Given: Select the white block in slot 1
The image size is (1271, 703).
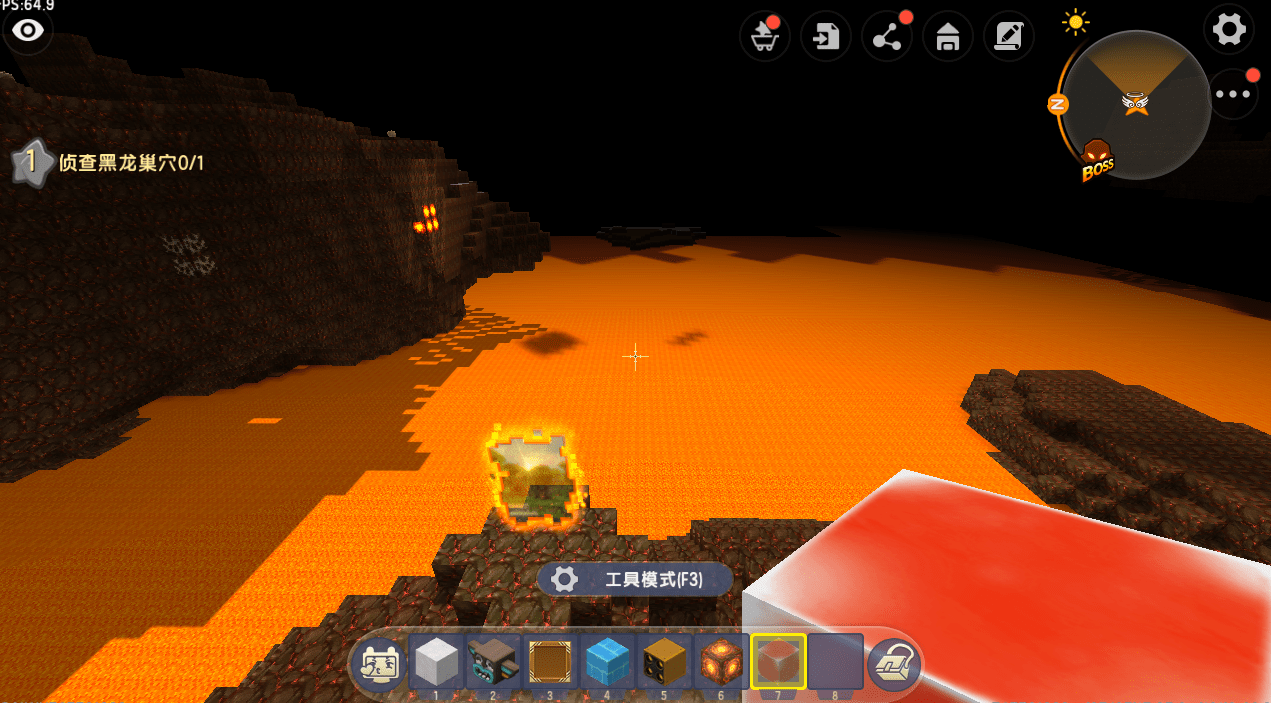Looking at the screenshot, I should pyautogui.click(x=436, y=661).
